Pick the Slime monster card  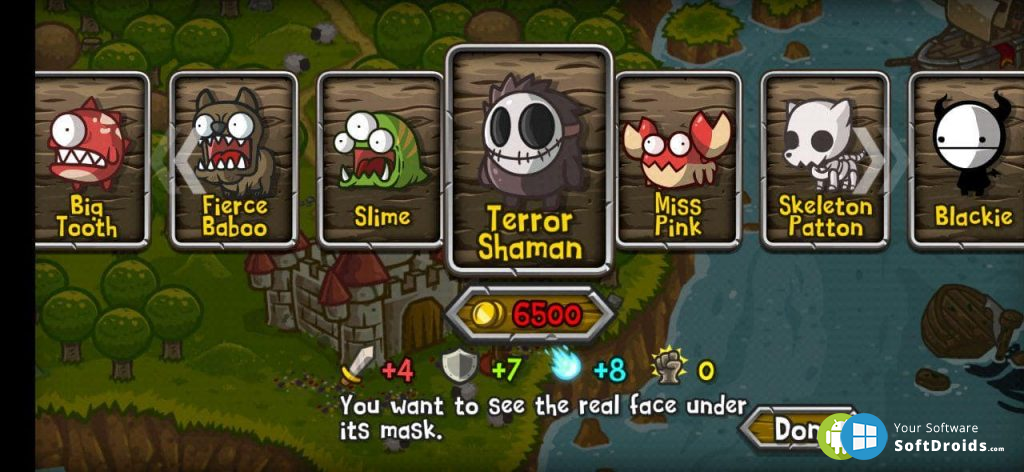381,160
